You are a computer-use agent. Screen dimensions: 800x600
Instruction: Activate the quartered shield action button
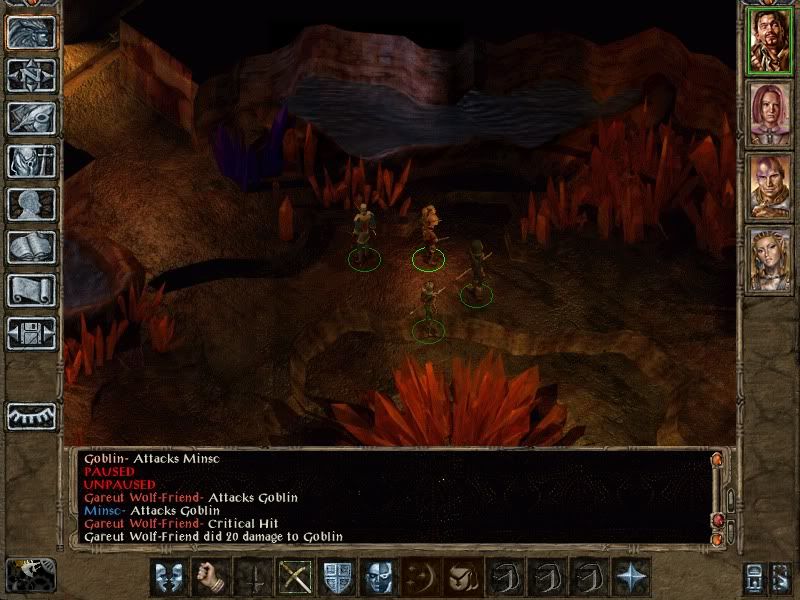pyautogui.click(x=336, y=577)
